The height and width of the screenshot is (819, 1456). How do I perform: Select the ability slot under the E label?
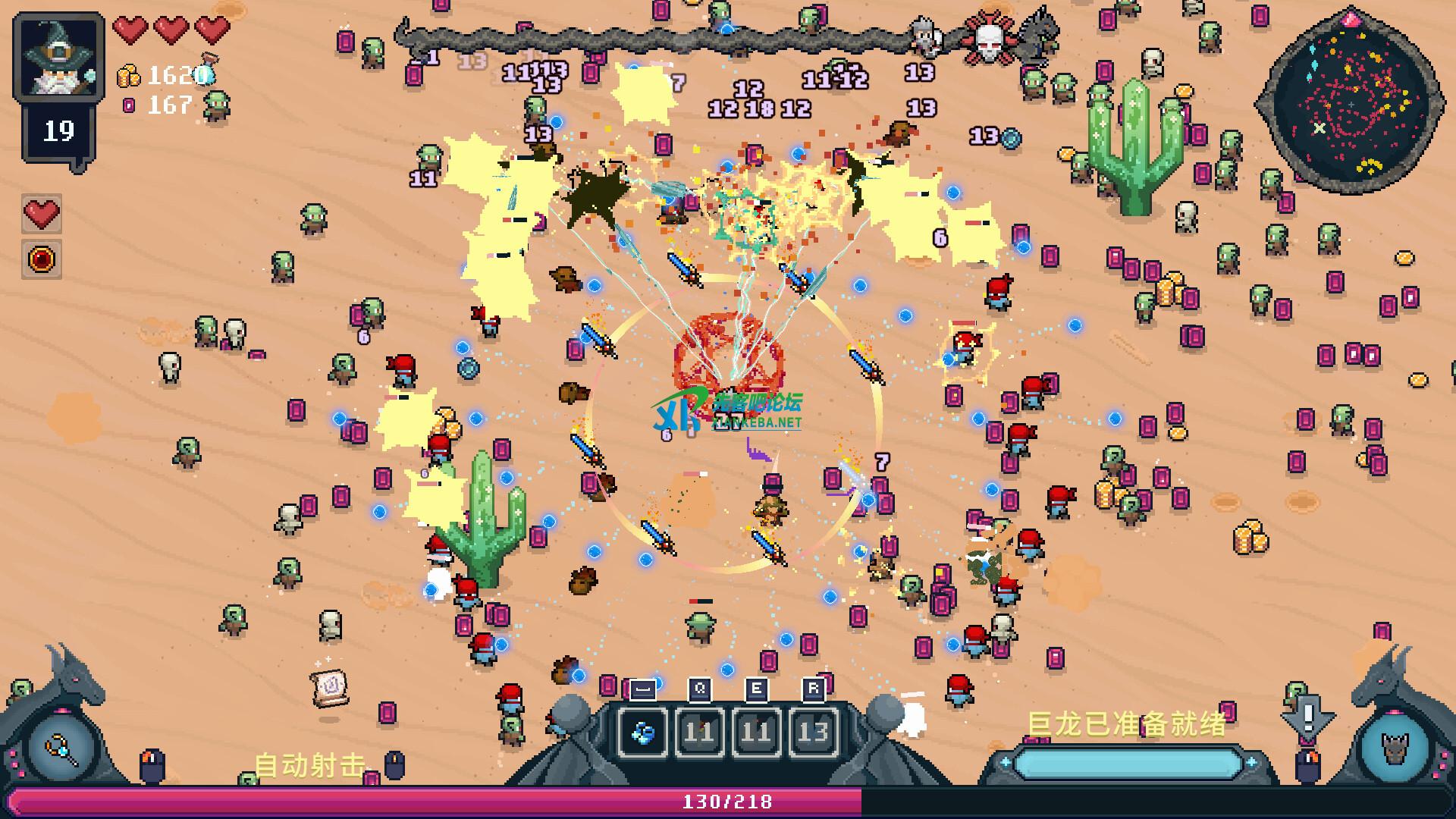point(756,732)
